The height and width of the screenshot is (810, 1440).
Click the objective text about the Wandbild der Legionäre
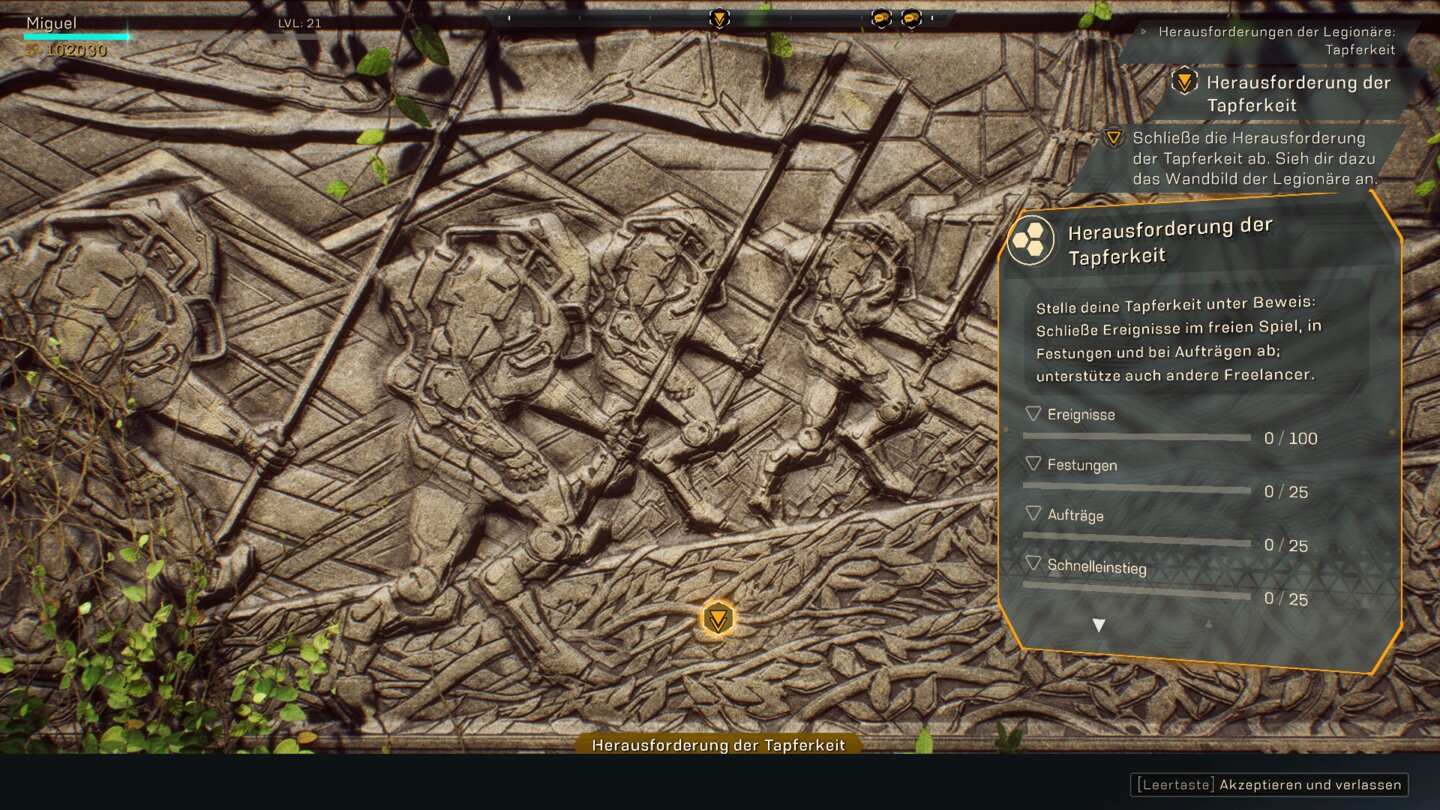click(1254, 158)
